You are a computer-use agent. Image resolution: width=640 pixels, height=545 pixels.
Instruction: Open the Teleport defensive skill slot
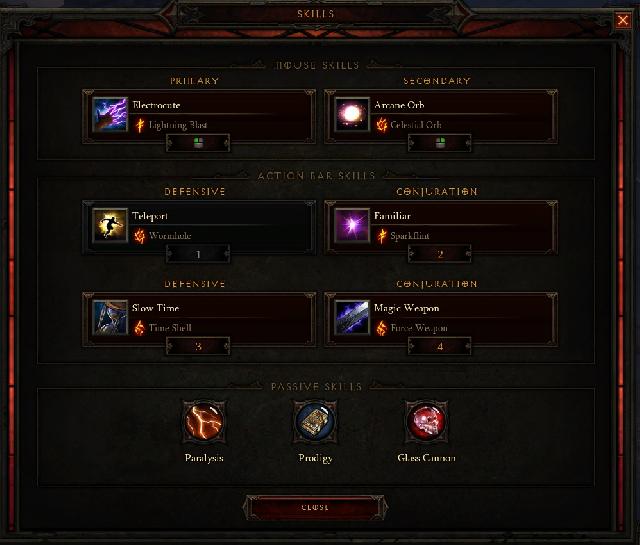[x=199, y=226]
